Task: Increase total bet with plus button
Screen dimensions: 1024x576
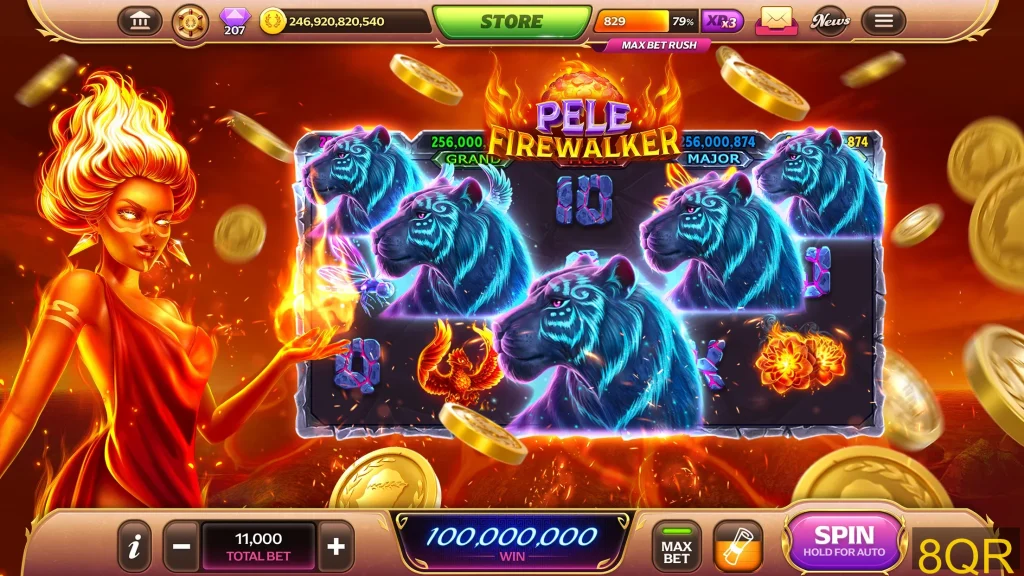Action: pyautogui.click(x=336, y=546)
